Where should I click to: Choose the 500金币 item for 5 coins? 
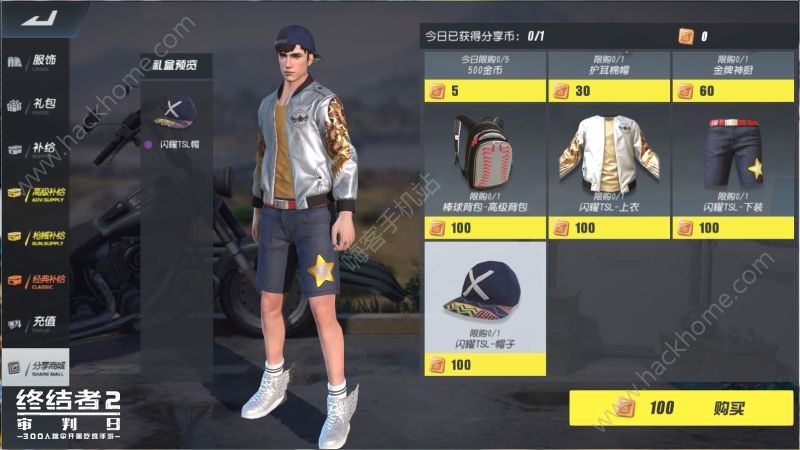point(485,76)
